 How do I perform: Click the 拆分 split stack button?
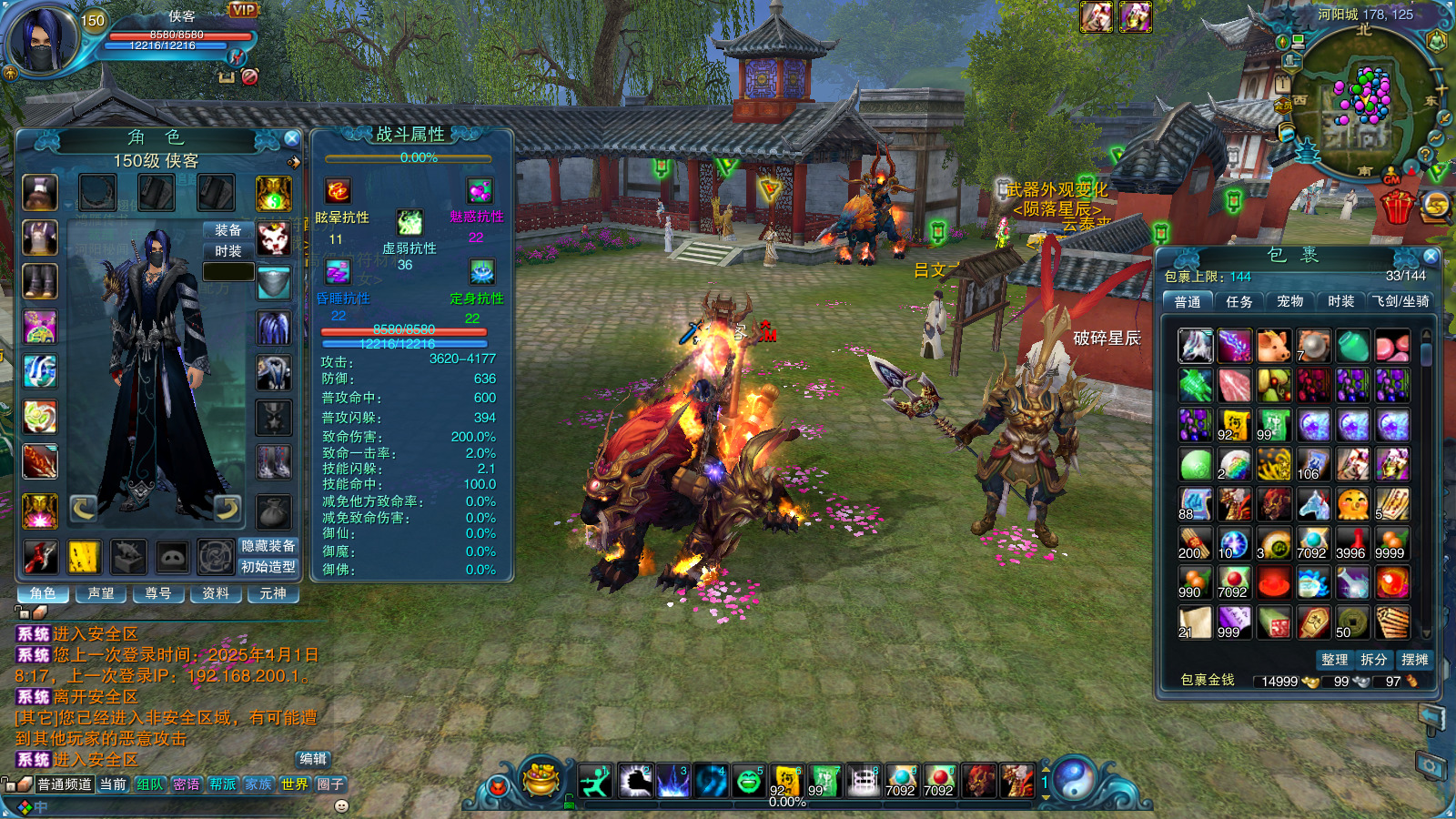(1374, 660)
